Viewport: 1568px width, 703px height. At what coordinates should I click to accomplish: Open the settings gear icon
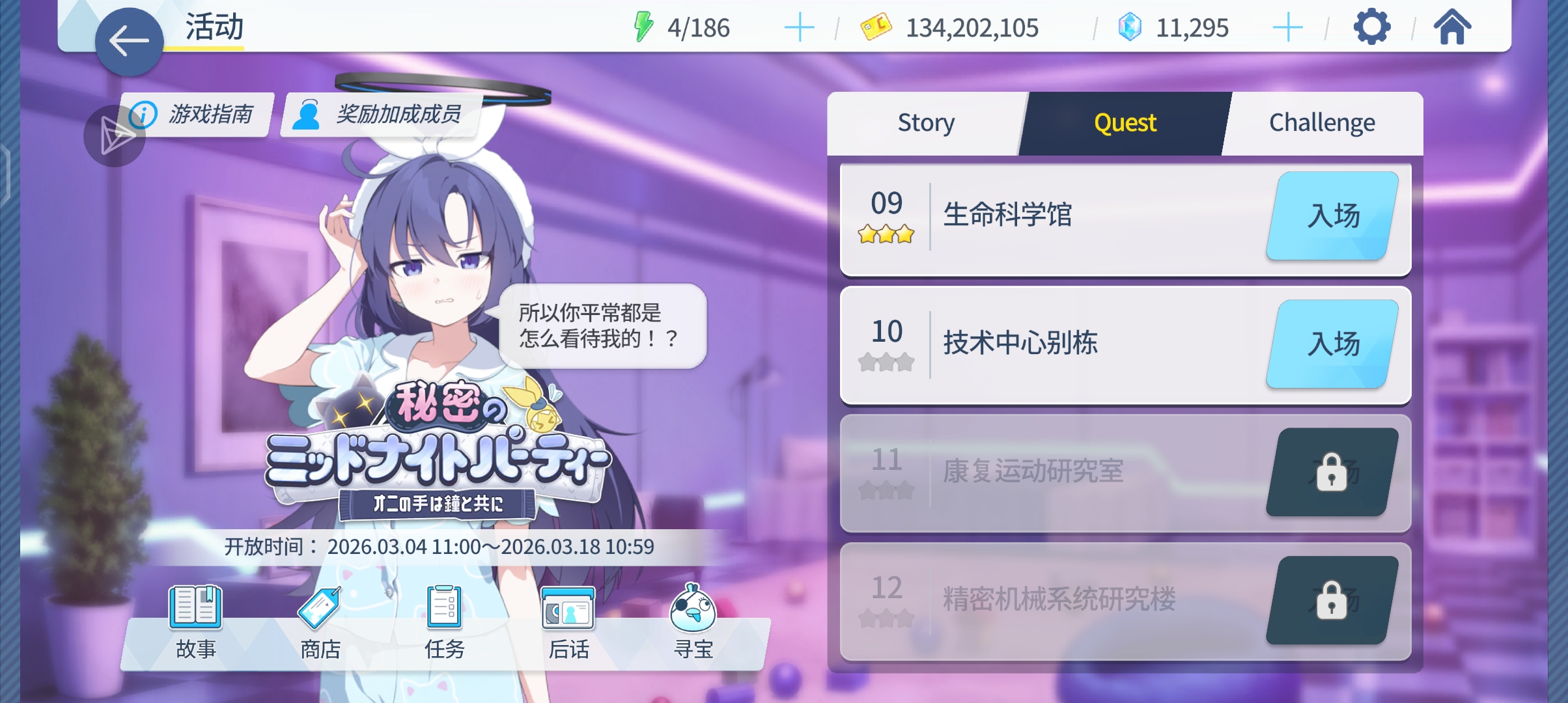pyautogui.click(x=1371, y=27)
